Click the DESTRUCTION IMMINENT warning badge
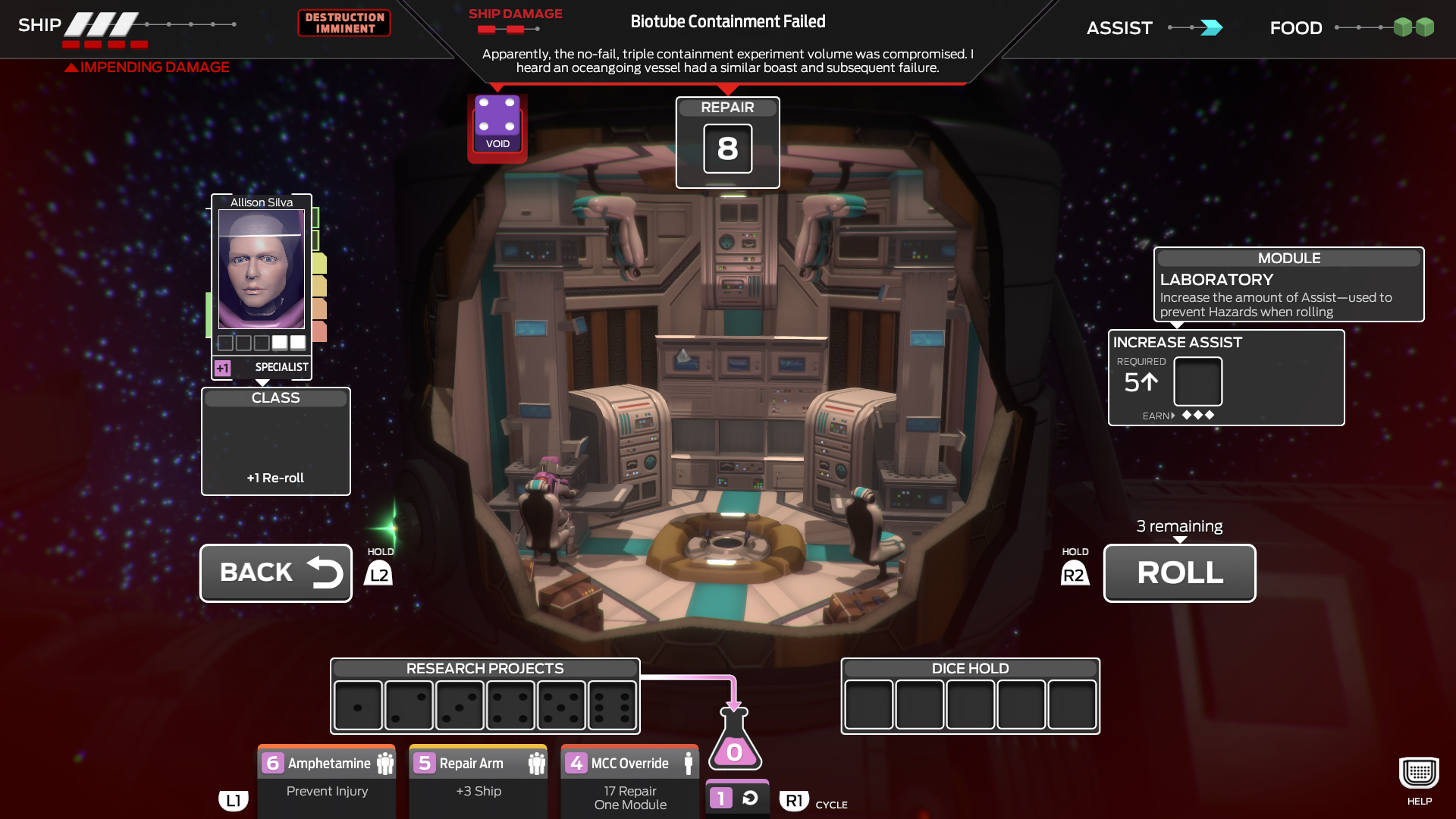The image size is (1456, 819). point(344,23)
